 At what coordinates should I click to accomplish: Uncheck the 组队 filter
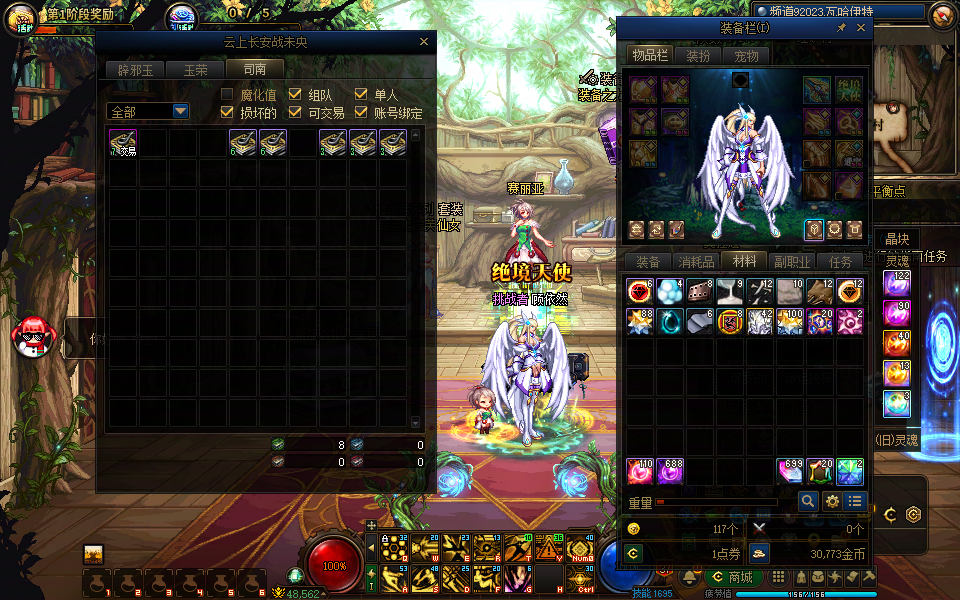pos(295,95)
